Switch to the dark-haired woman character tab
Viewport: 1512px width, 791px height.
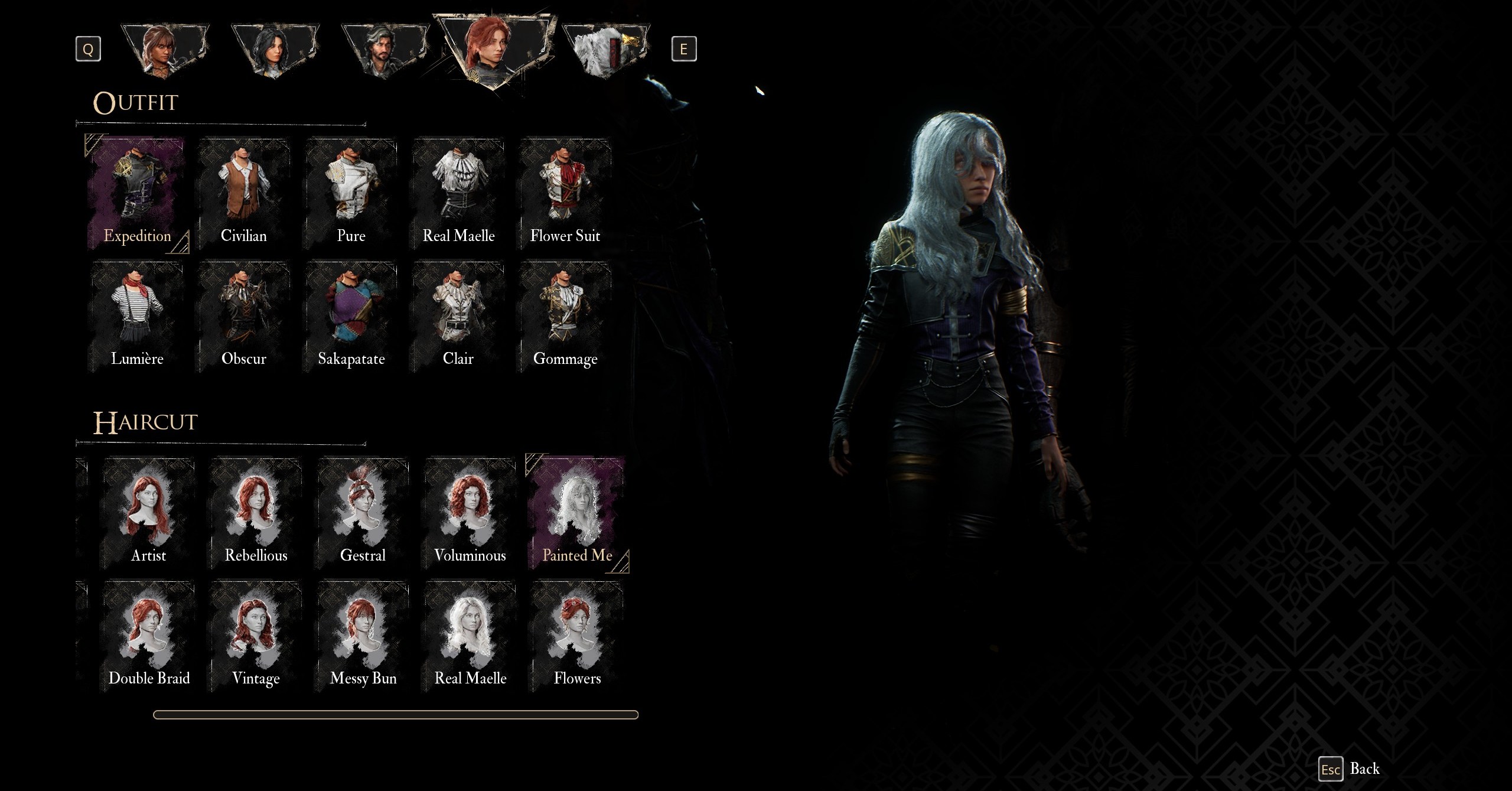point(274,50)
